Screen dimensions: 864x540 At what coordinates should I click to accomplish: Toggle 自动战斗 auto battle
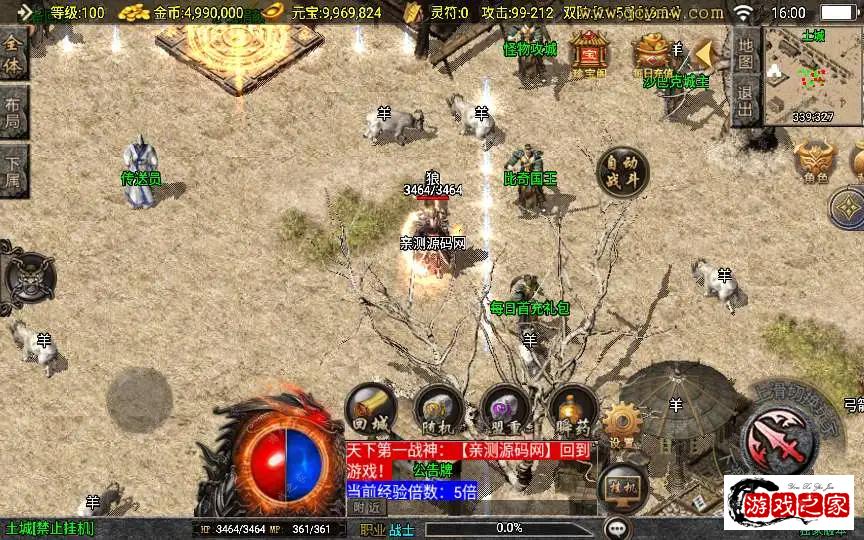622,172
